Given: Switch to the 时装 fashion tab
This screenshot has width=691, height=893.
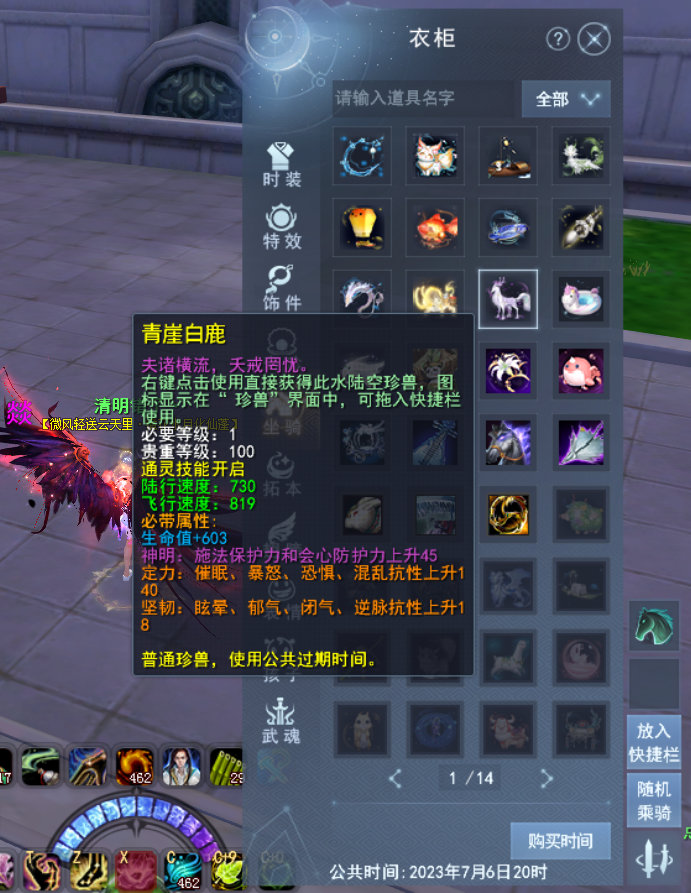Looking at the screenshot, I should coord(282,165).
